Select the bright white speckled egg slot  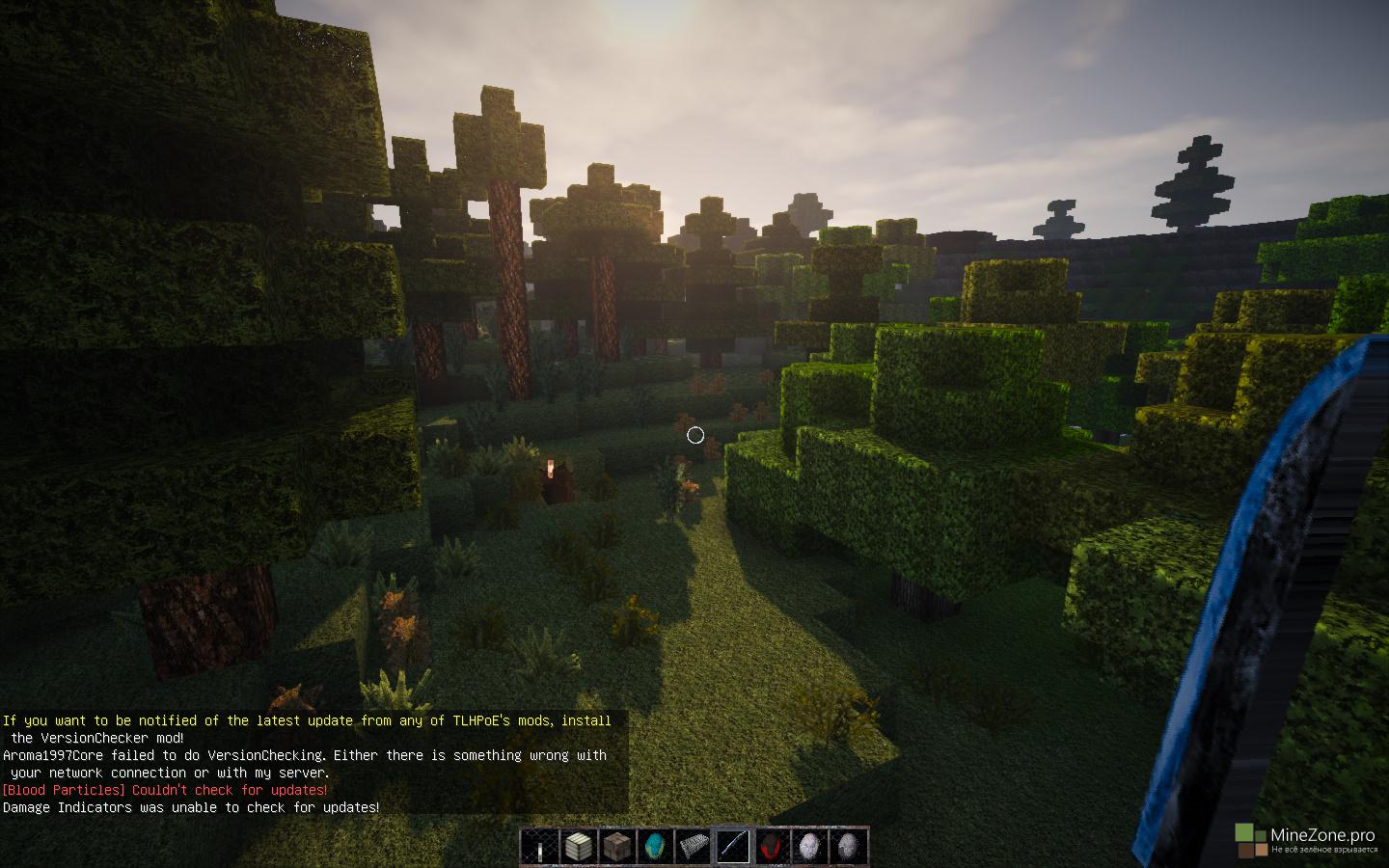[x=809, y=847]
